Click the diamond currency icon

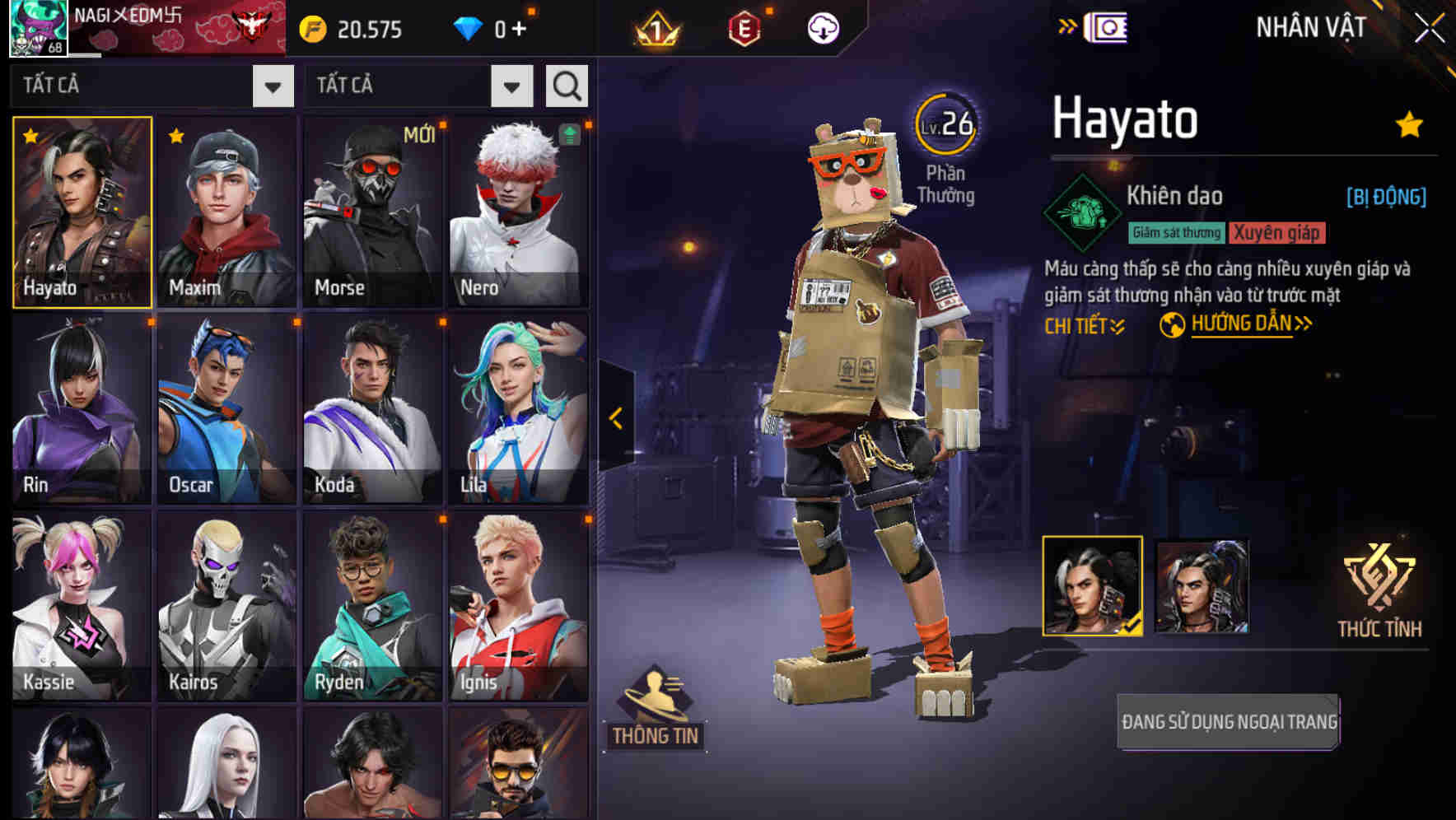pos(470,27)
